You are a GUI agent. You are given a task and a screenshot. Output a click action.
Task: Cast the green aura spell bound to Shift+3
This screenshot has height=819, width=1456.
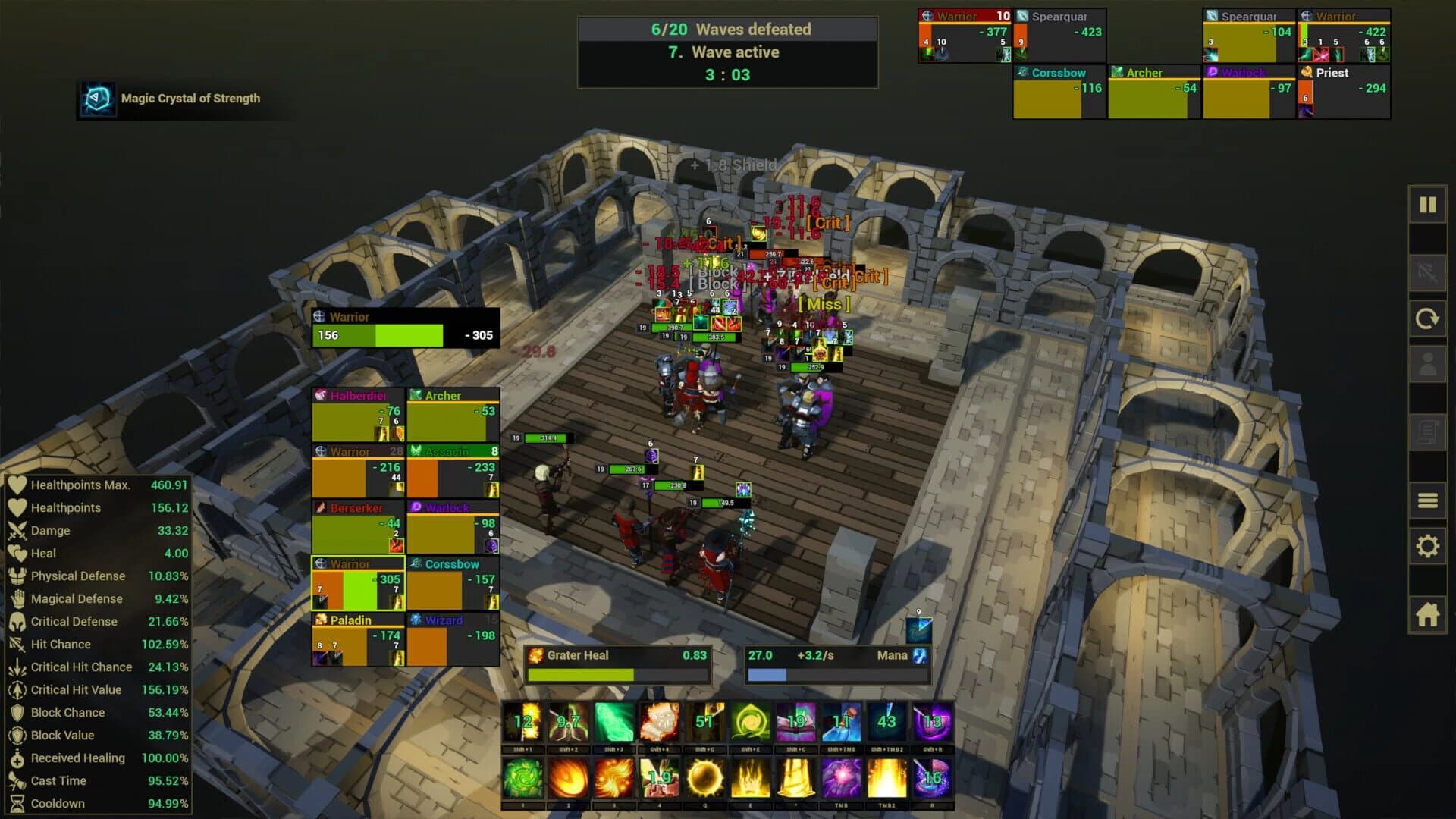coord(613,721)
